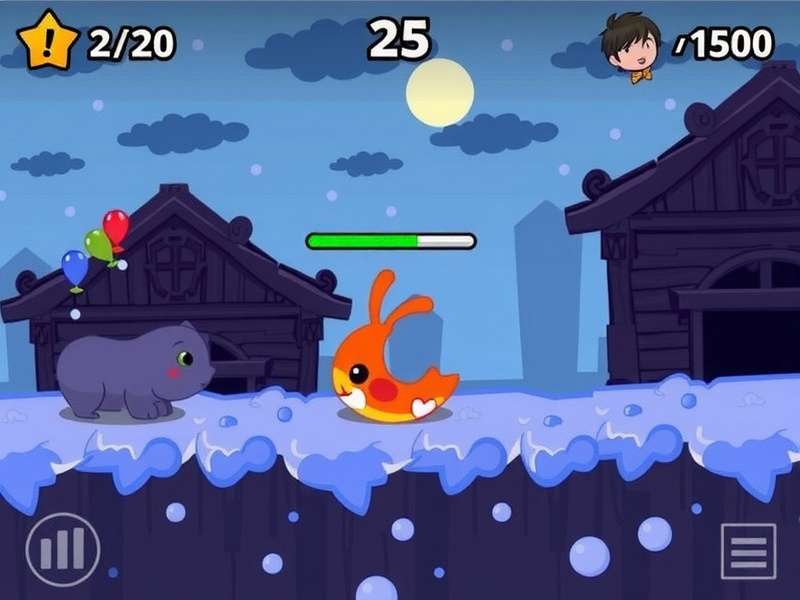
Task: Click the boy character portrait
Action: [631, 45]
